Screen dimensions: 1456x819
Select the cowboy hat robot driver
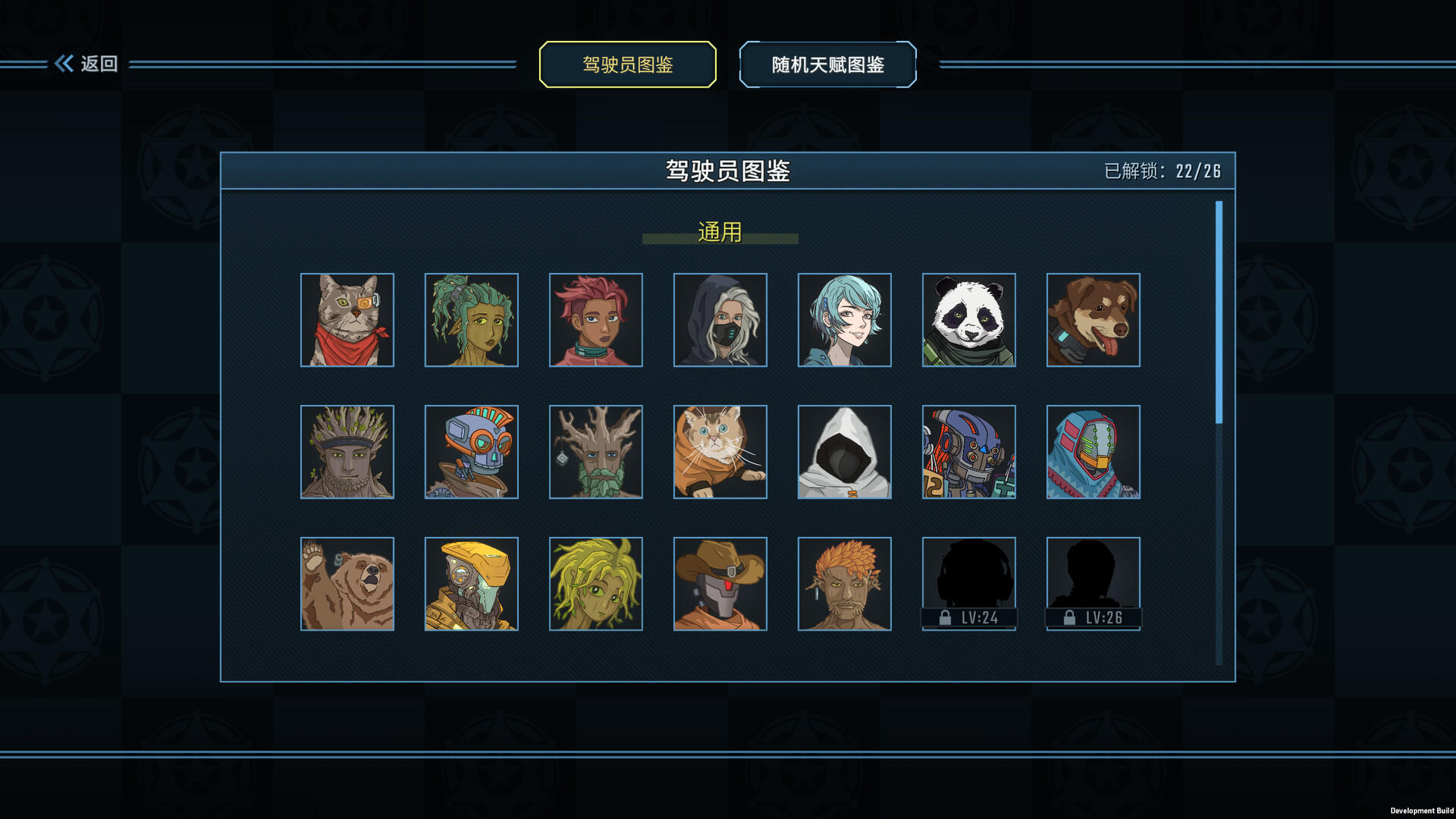click(x=720, y=582)
